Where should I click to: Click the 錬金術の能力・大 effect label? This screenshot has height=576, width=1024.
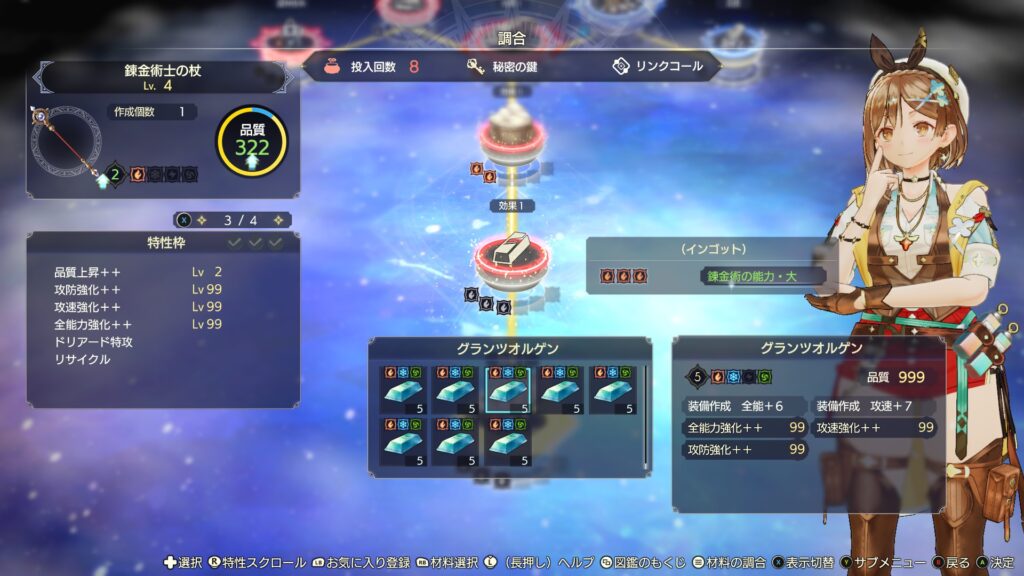tap(763, 276)
